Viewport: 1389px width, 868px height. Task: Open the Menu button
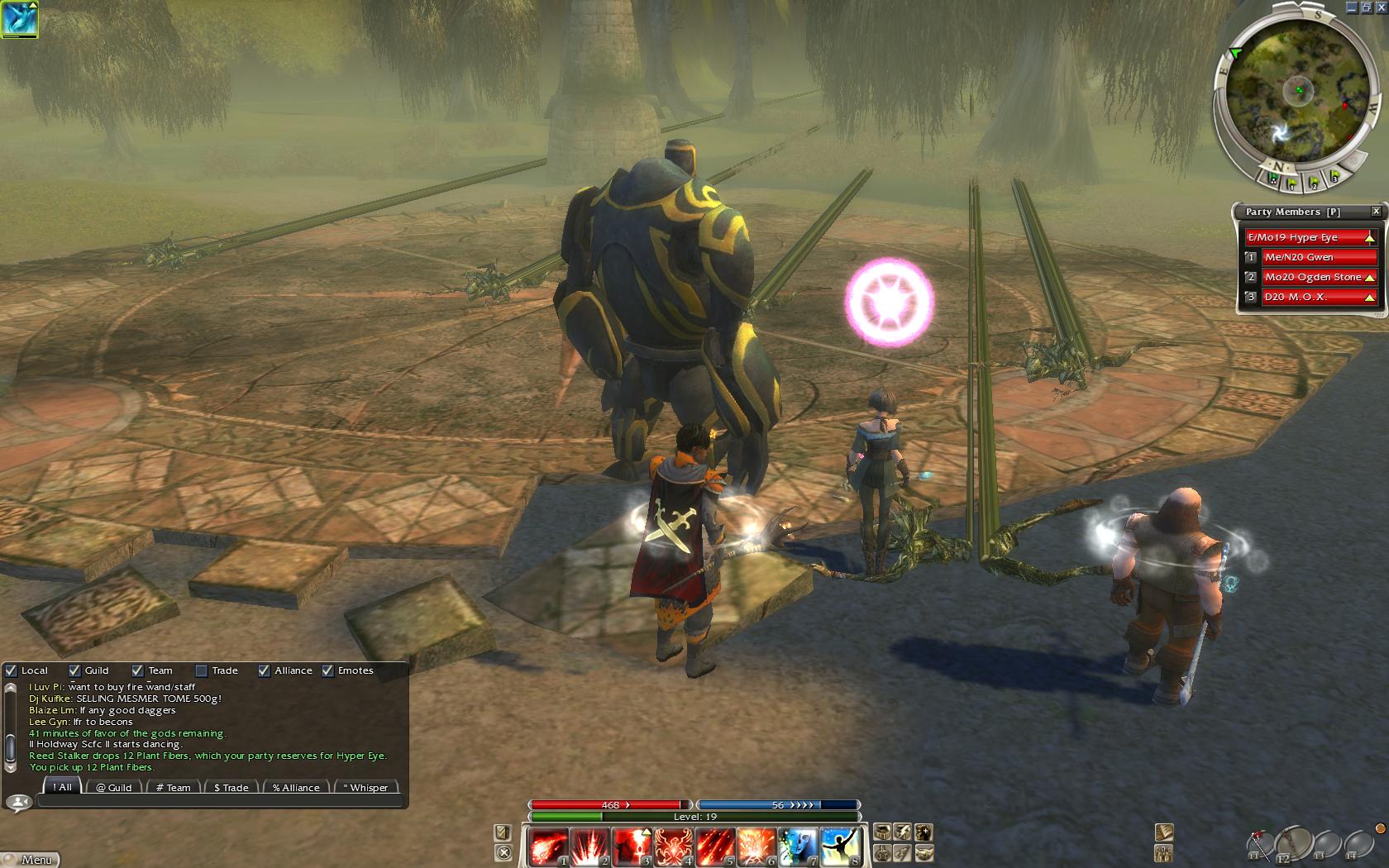click(x=30, y=860)
